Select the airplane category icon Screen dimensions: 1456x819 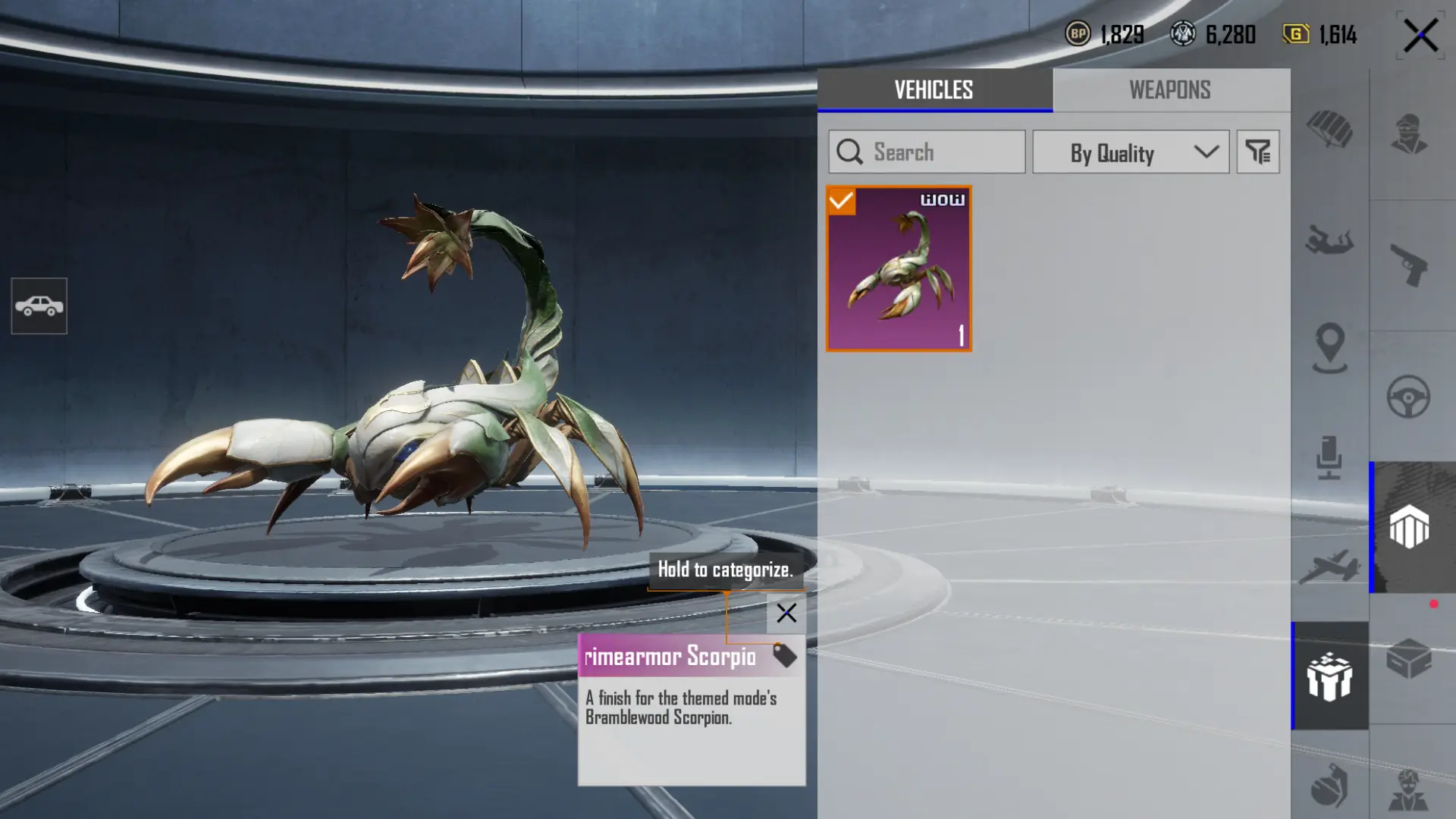[1329, 566]
